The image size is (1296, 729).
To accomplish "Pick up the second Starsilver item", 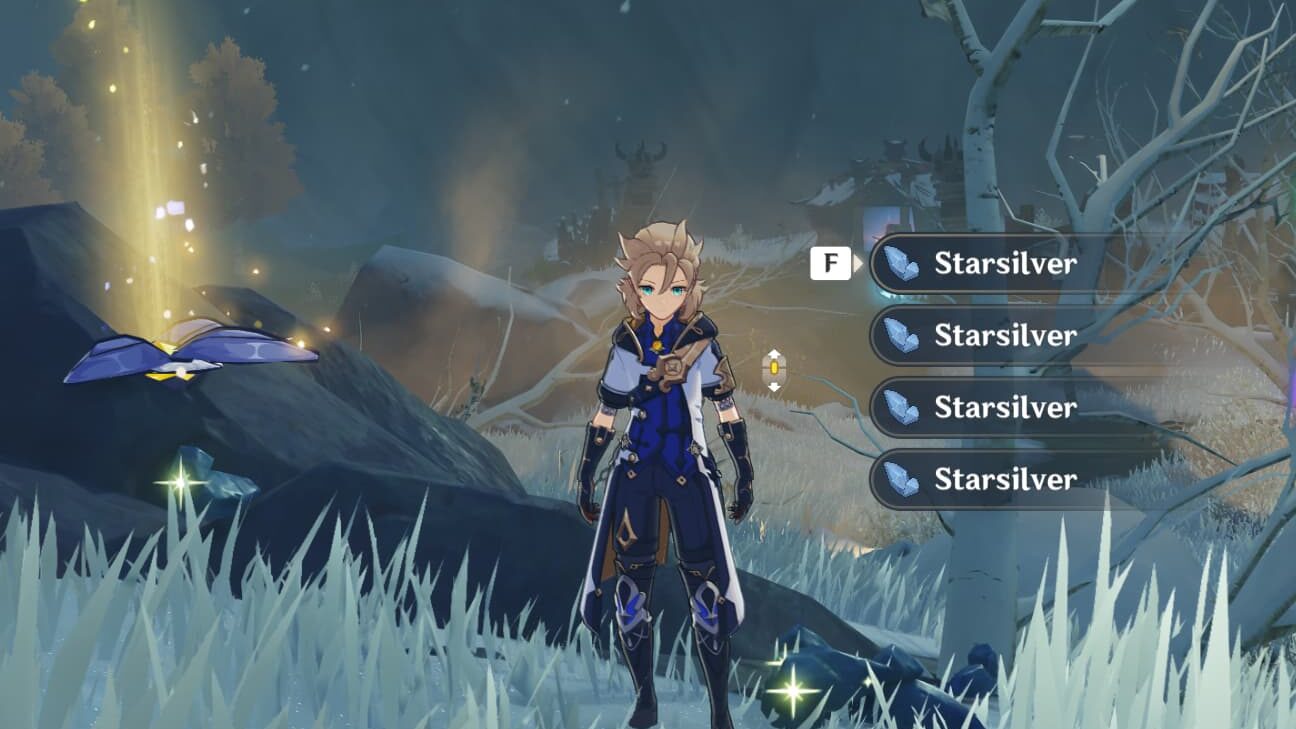I will tap(1000, 336).
